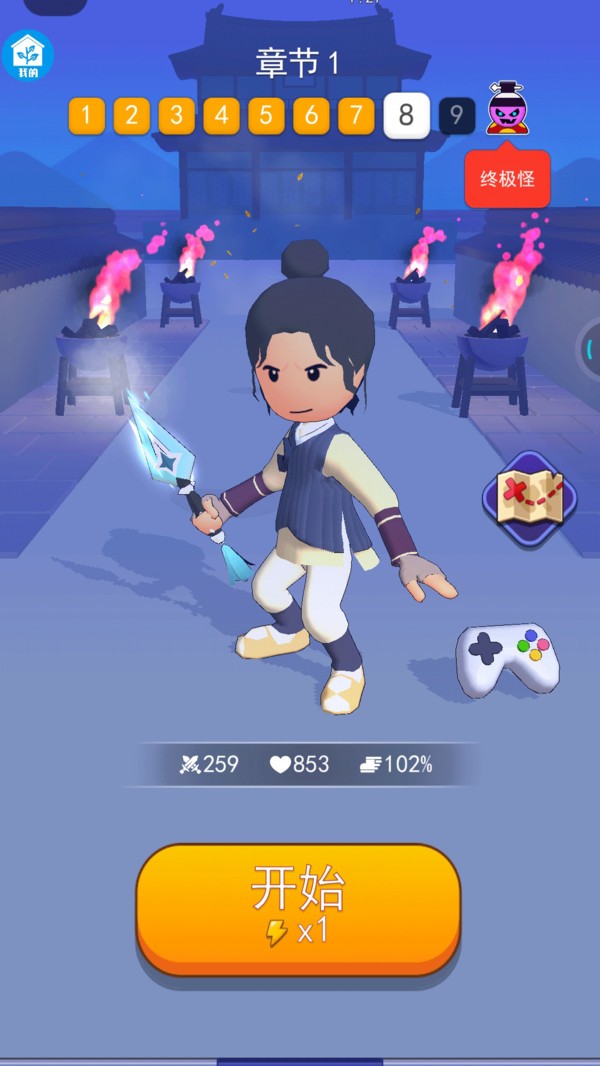The image size is (600, 1066).
Task: Tap the locked dark stage 9 tile
Action: (456, 116)
